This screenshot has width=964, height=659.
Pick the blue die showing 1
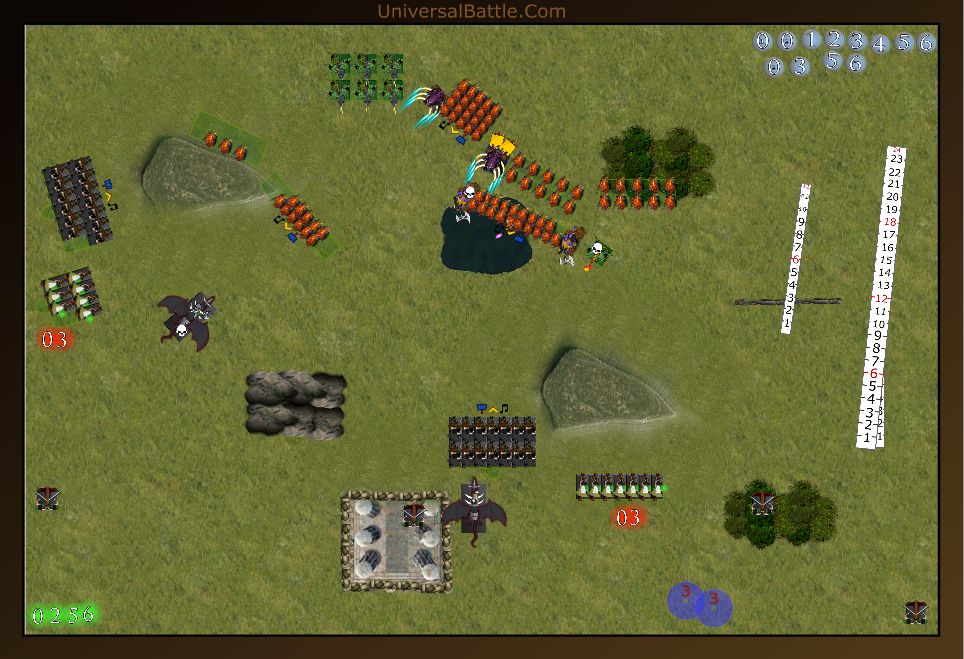[812, 40]
